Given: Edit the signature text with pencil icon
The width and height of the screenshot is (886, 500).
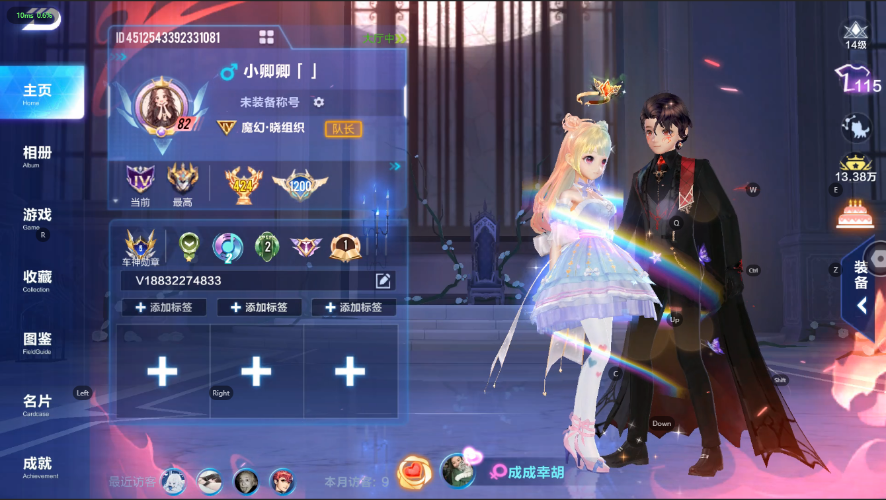Looking at the screenshot, I should pos(383,281).
